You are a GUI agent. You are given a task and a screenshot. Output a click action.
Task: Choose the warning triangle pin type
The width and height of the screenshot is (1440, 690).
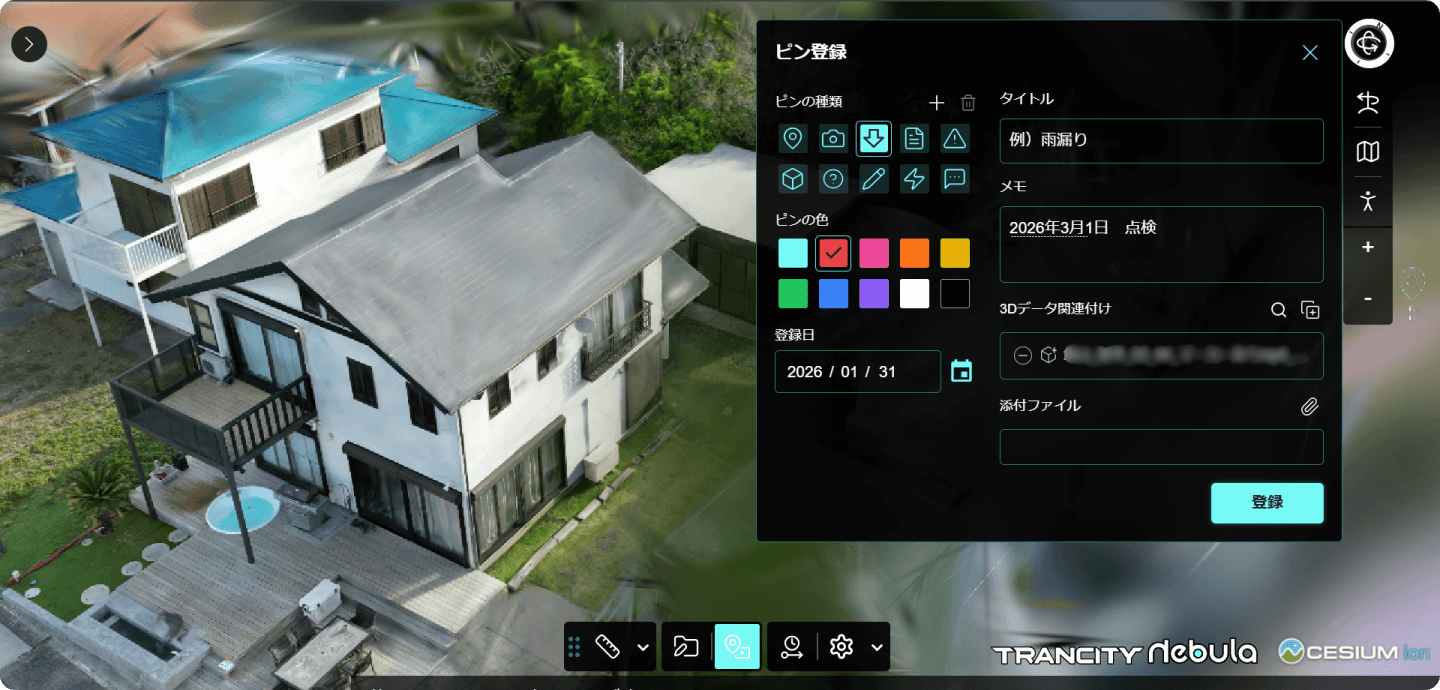955,139
